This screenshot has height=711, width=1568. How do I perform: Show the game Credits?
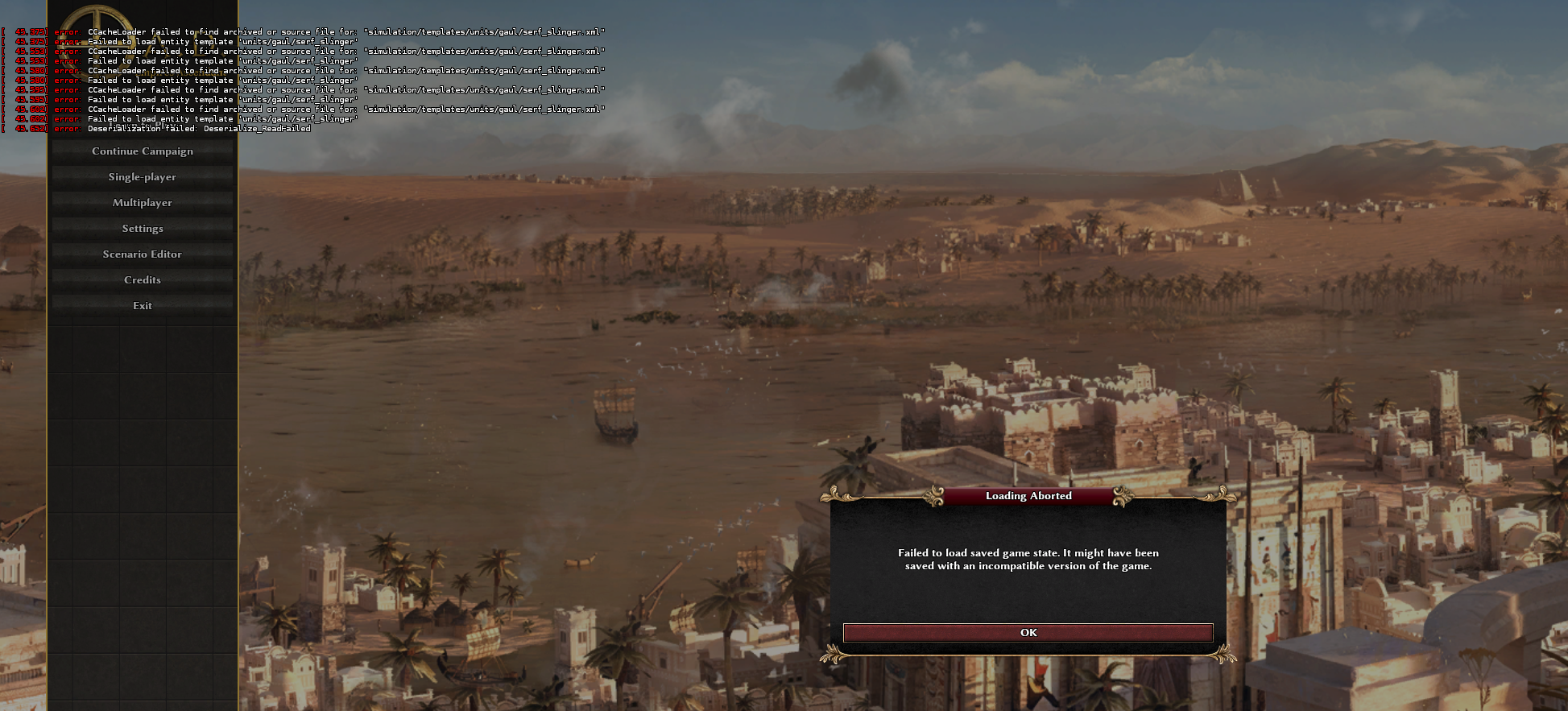point(143,280)
